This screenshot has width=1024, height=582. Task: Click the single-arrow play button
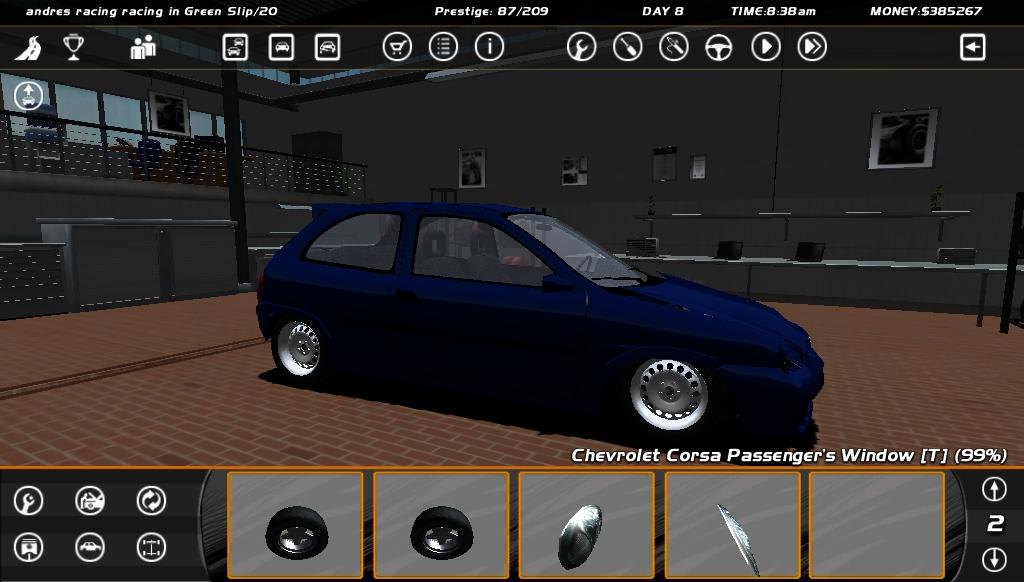pos(766,47)
